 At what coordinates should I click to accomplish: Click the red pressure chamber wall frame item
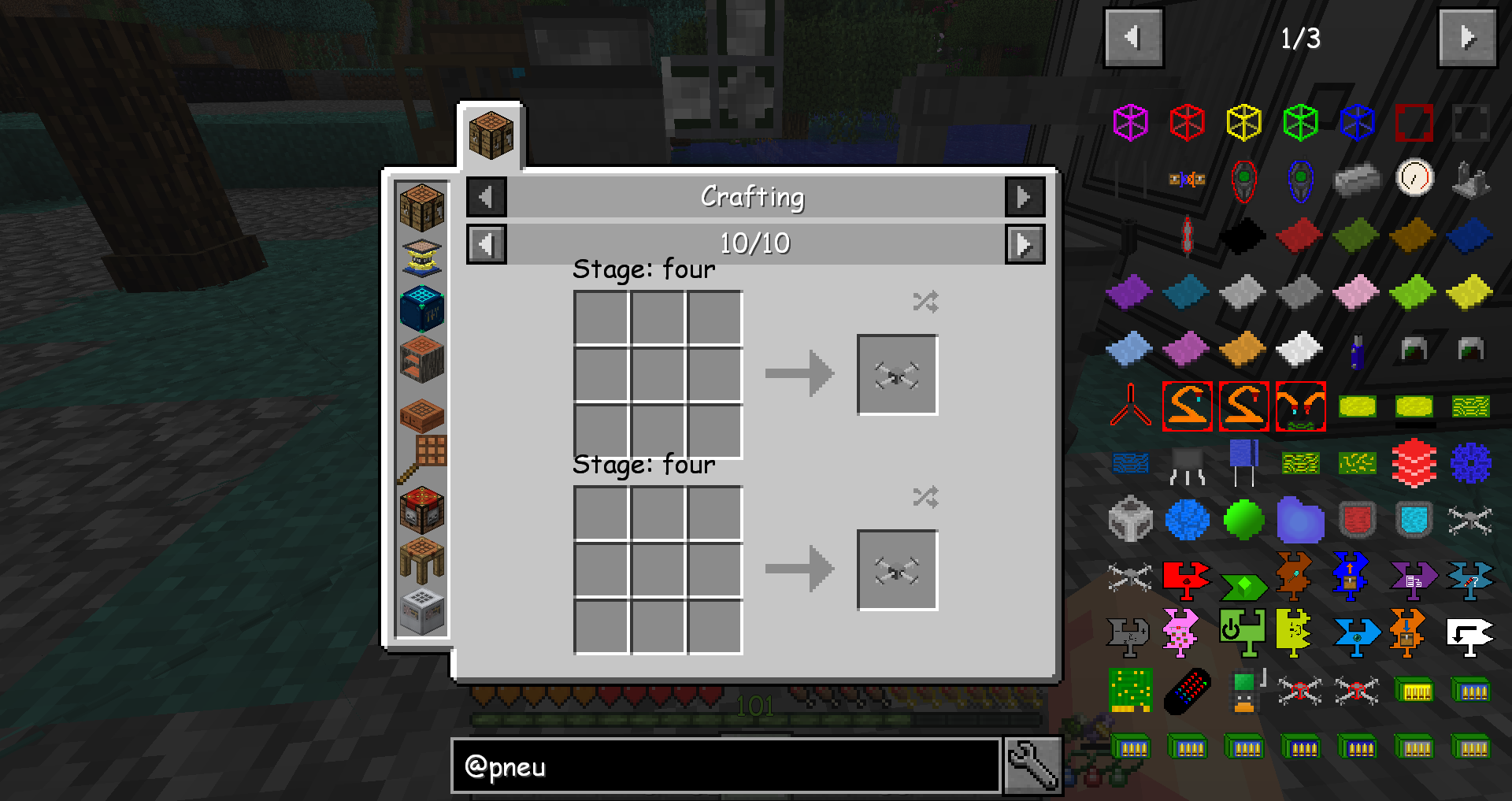pyautogui.click(x=1413, y=121)
